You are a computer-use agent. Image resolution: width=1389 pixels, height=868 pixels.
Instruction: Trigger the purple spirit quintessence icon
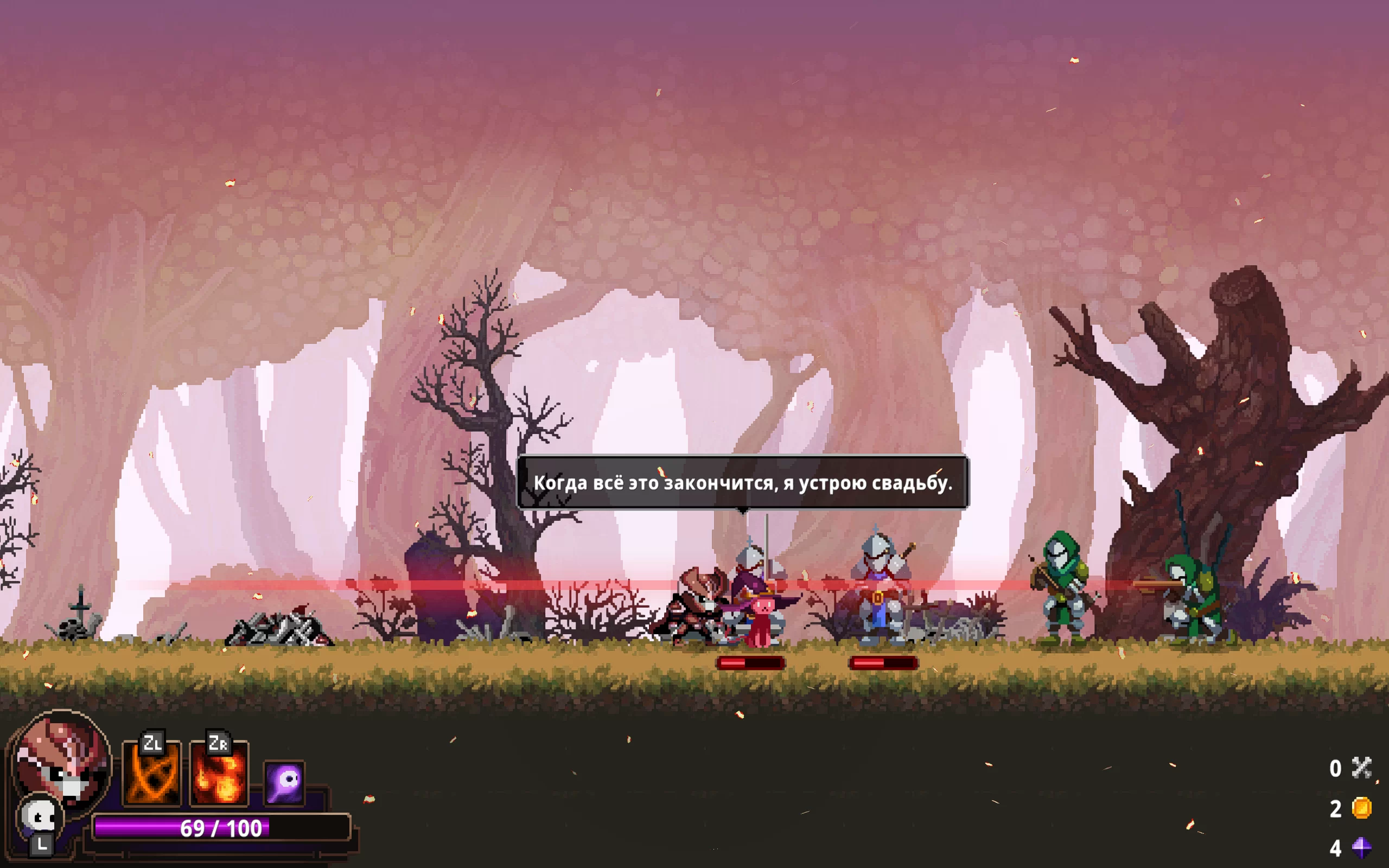click(x=285, y=783)
